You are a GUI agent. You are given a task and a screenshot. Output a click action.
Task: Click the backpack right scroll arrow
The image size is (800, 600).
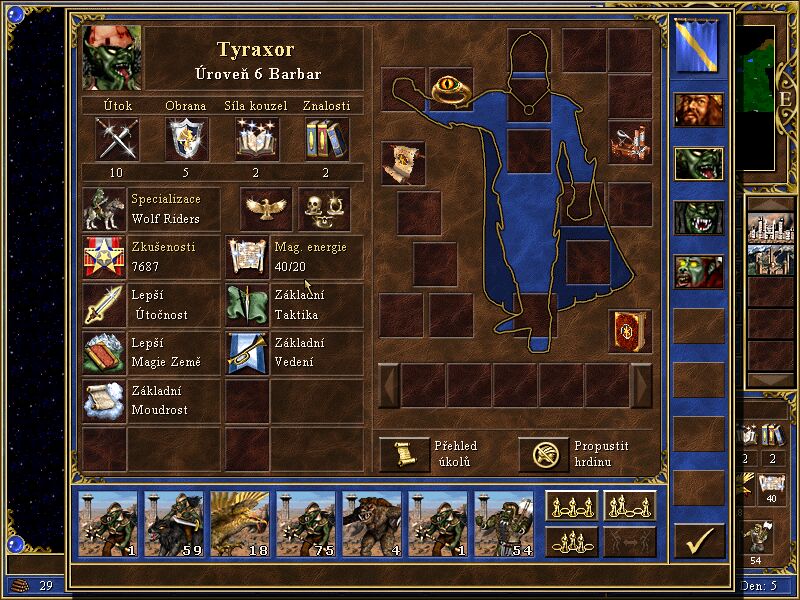(642, 385)
